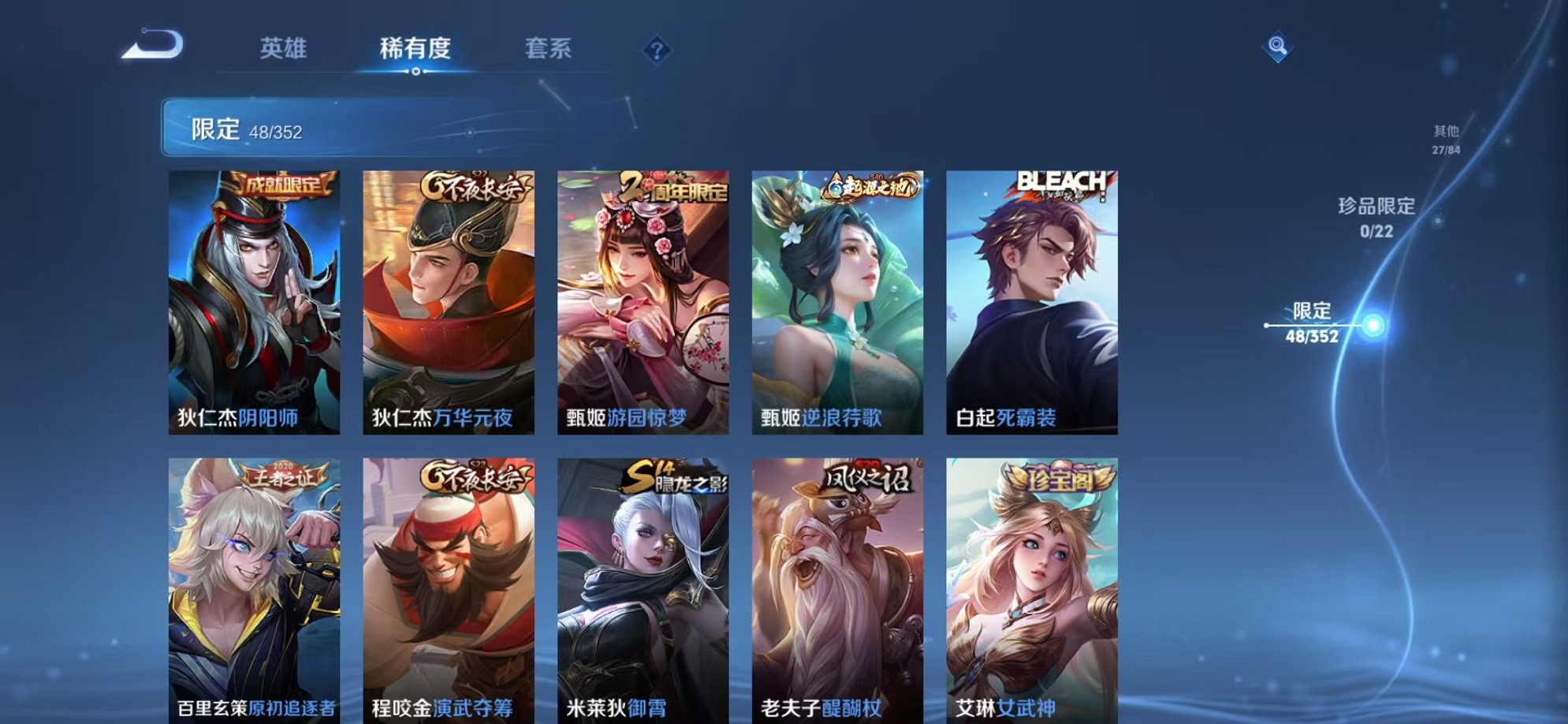1568x724 pixels.
Task: Select the 稀有度 tab
Action: coord(416,49)
